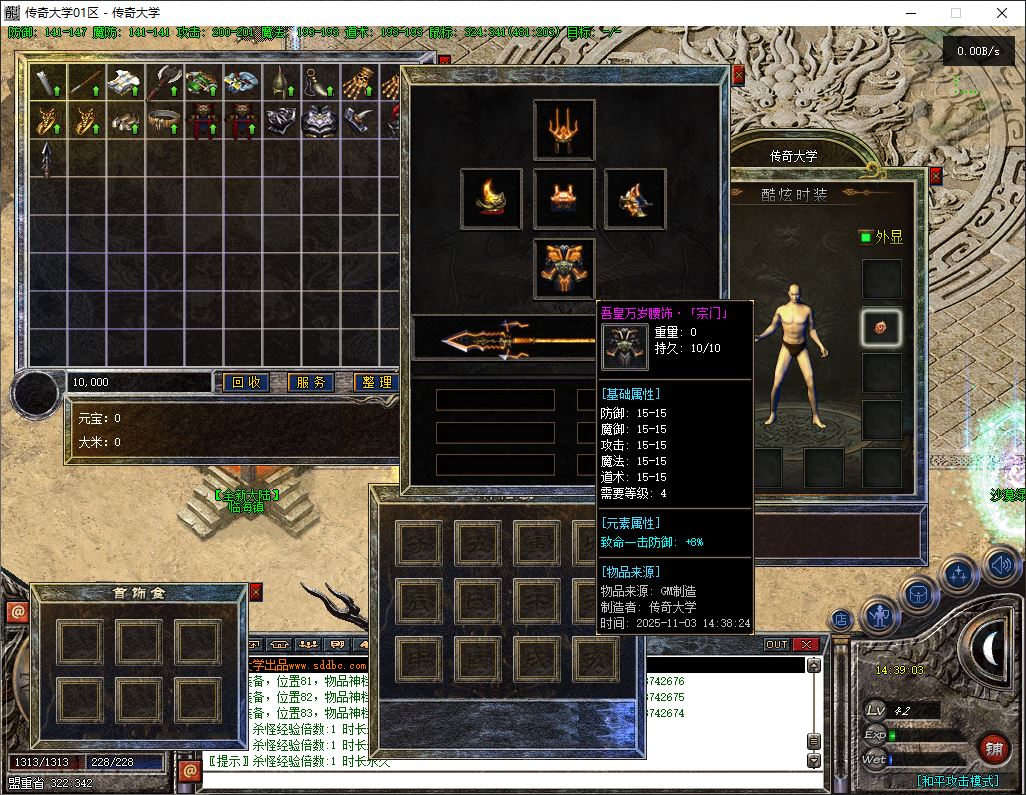The width and height of the screenshot is (1026, 795).
Task: Toggle the 外显 display checkbox
Action: 865,237
